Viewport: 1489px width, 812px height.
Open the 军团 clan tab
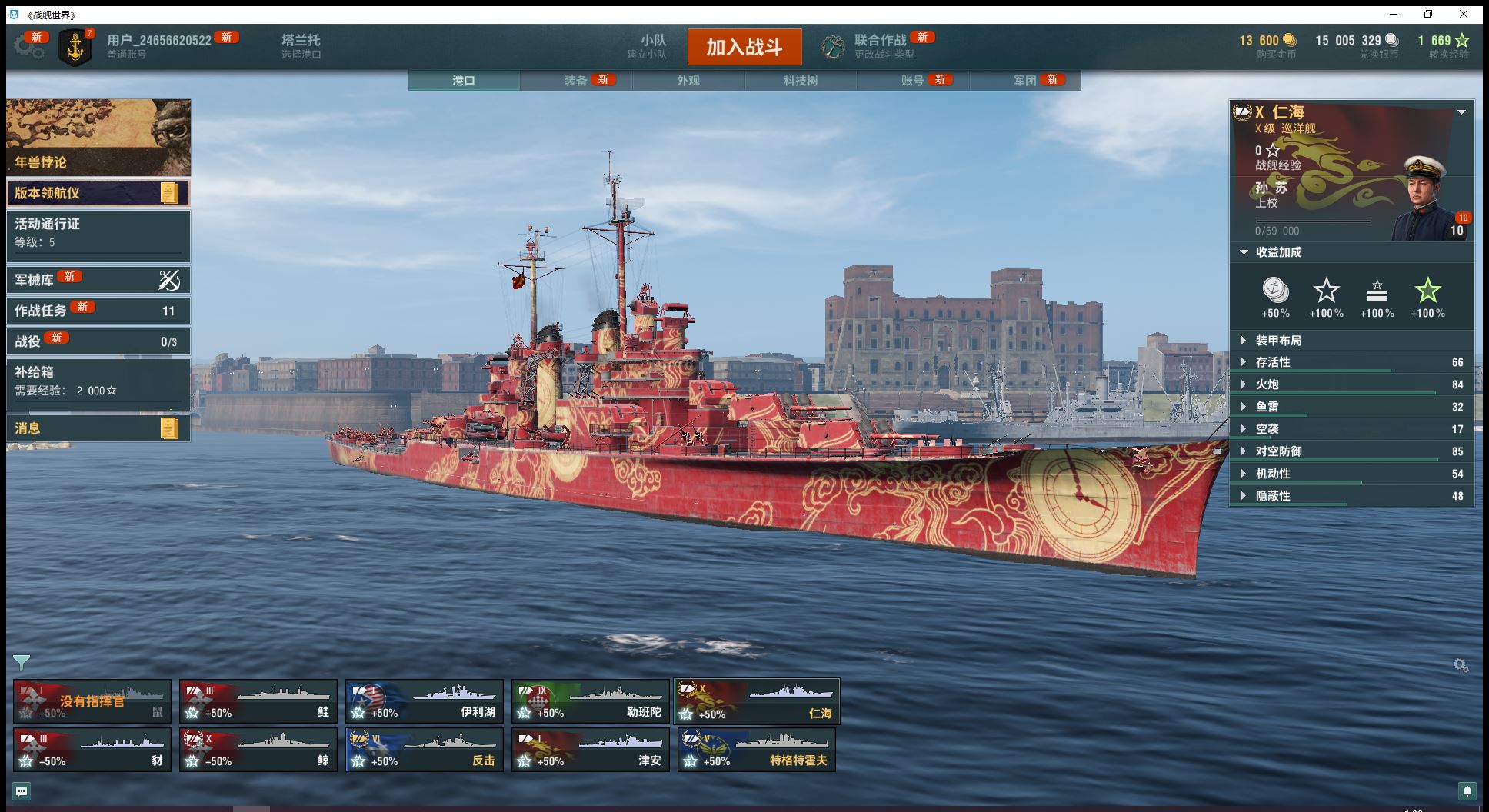1024,81
